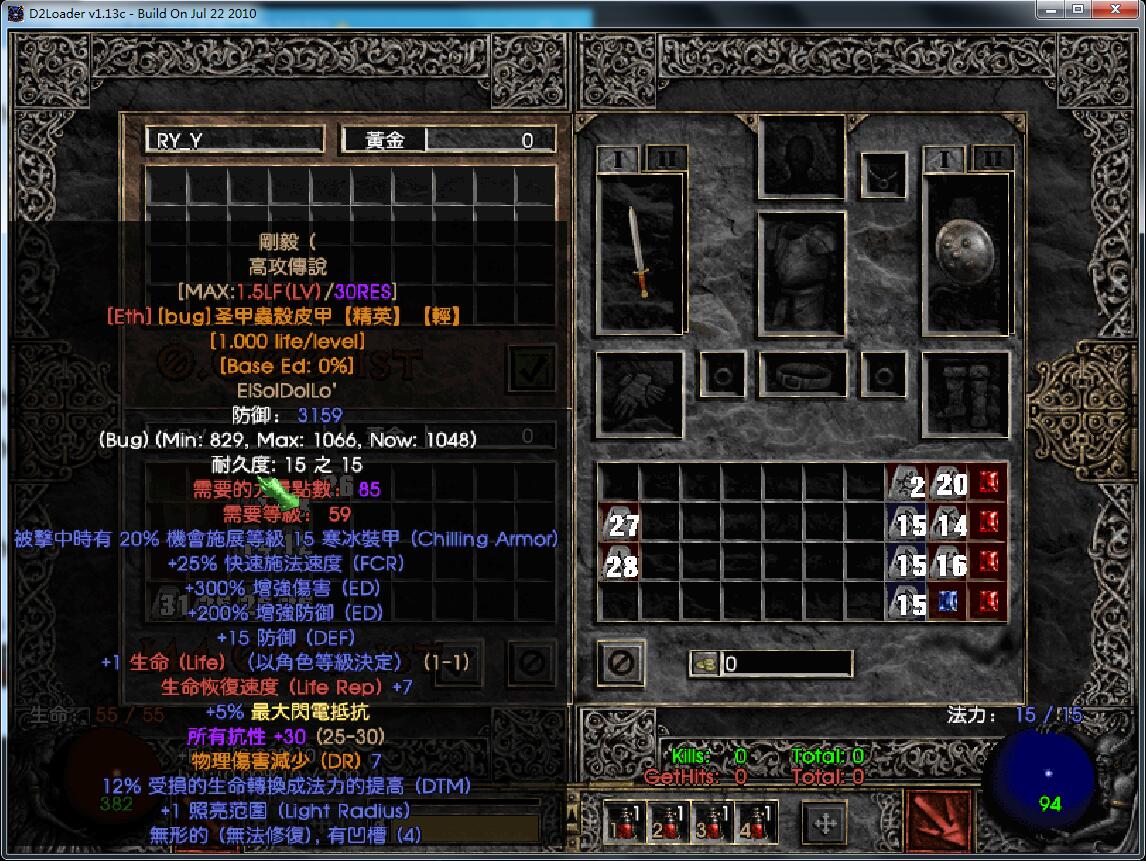This screenshot has width=1146, height=861.
Task: Cancel using the inventory's circle-slash button
Action: click(x=622, y=662)
